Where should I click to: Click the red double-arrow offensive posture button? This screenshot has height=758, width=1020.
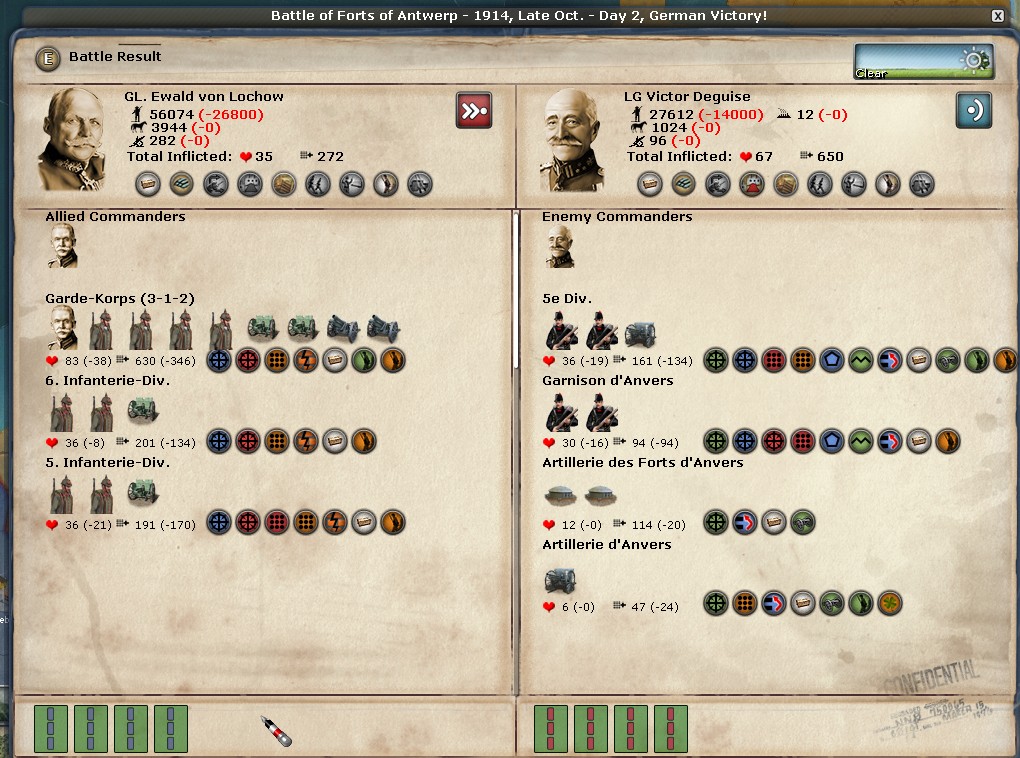point(474,110)
